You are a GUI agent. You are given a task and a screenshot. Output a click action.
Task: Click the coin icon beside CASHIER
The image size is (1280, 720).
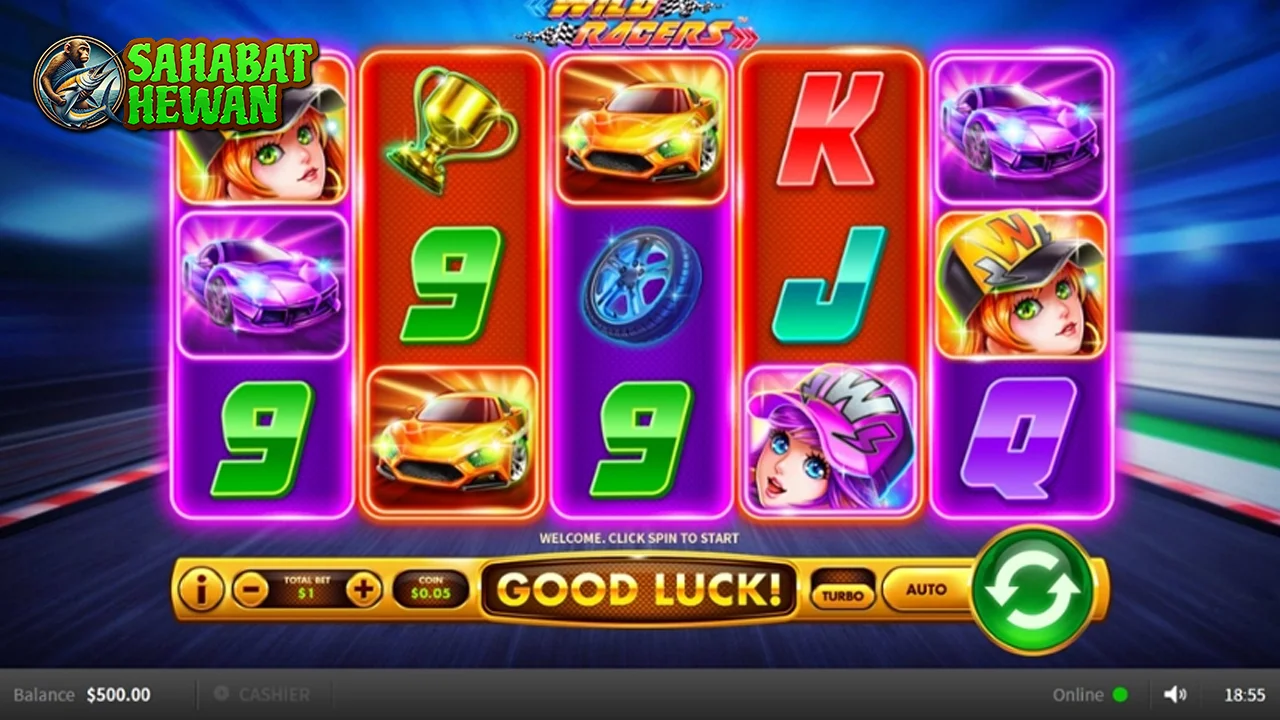(x=219, y=694)
